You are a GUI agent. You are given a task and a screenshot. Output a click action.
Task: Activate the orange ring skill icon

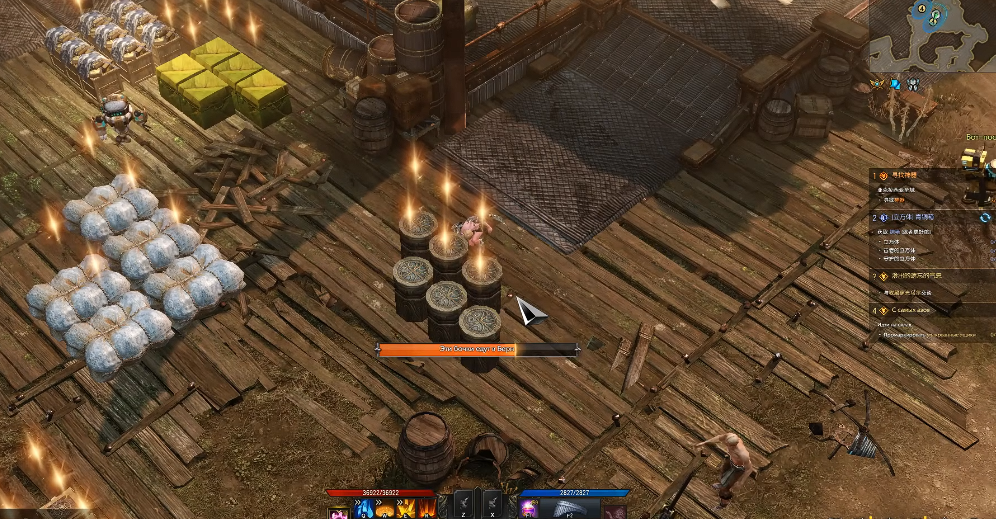point(385,509)
